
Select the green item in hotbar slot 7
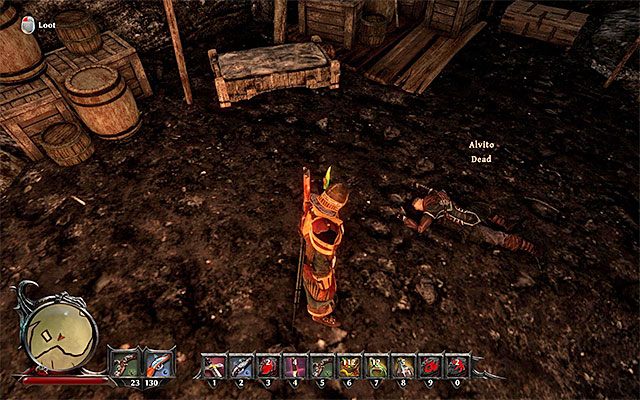point(376,364)
